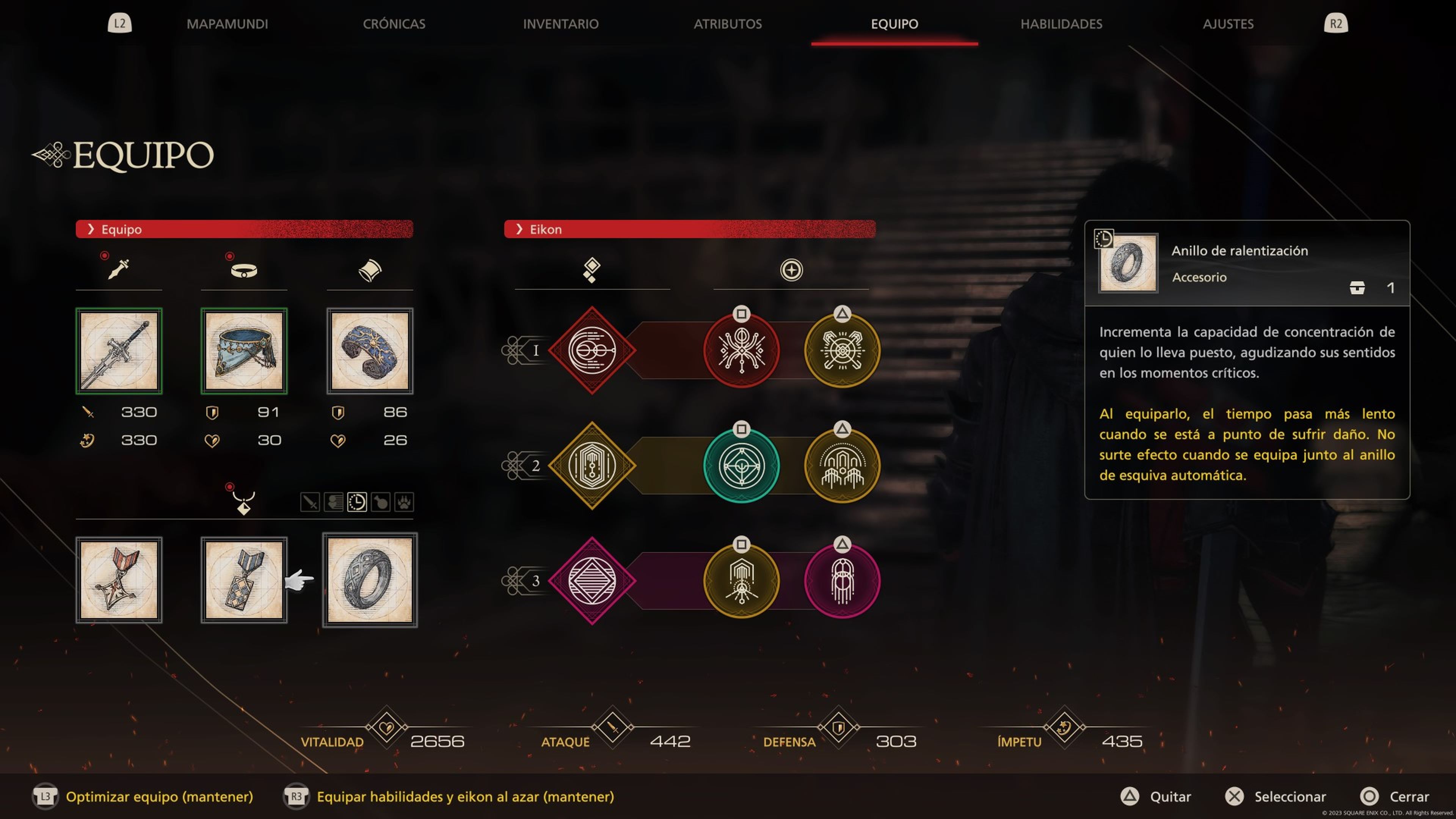The image size is (1456, 819).
Task: Go to the Inventario tab
Action: (560, 24)
